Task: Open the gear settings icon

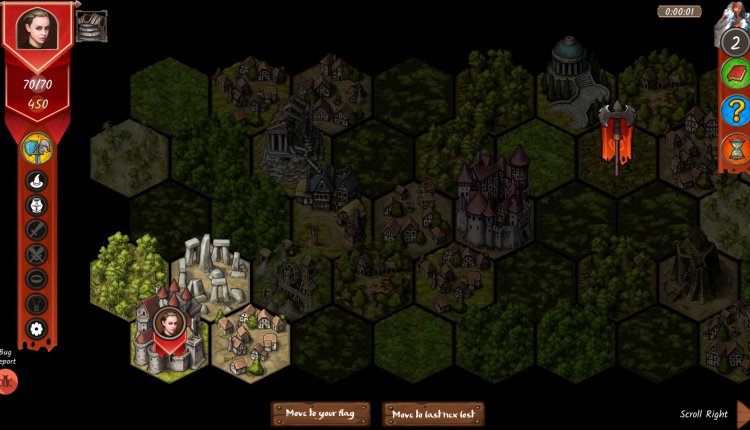Action: point(37,328)
